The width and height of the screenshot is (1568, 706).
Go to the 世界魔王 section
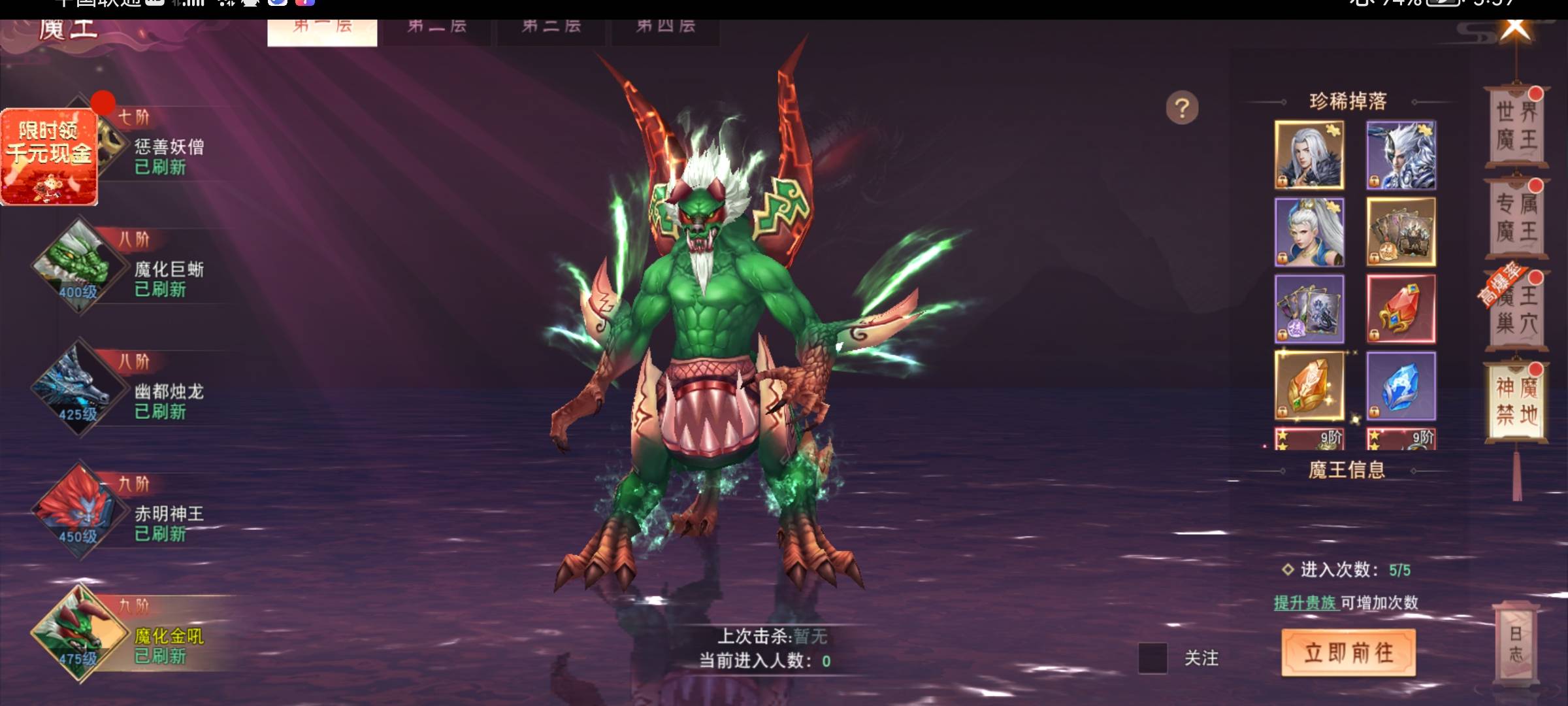(x=1516, y=126)
